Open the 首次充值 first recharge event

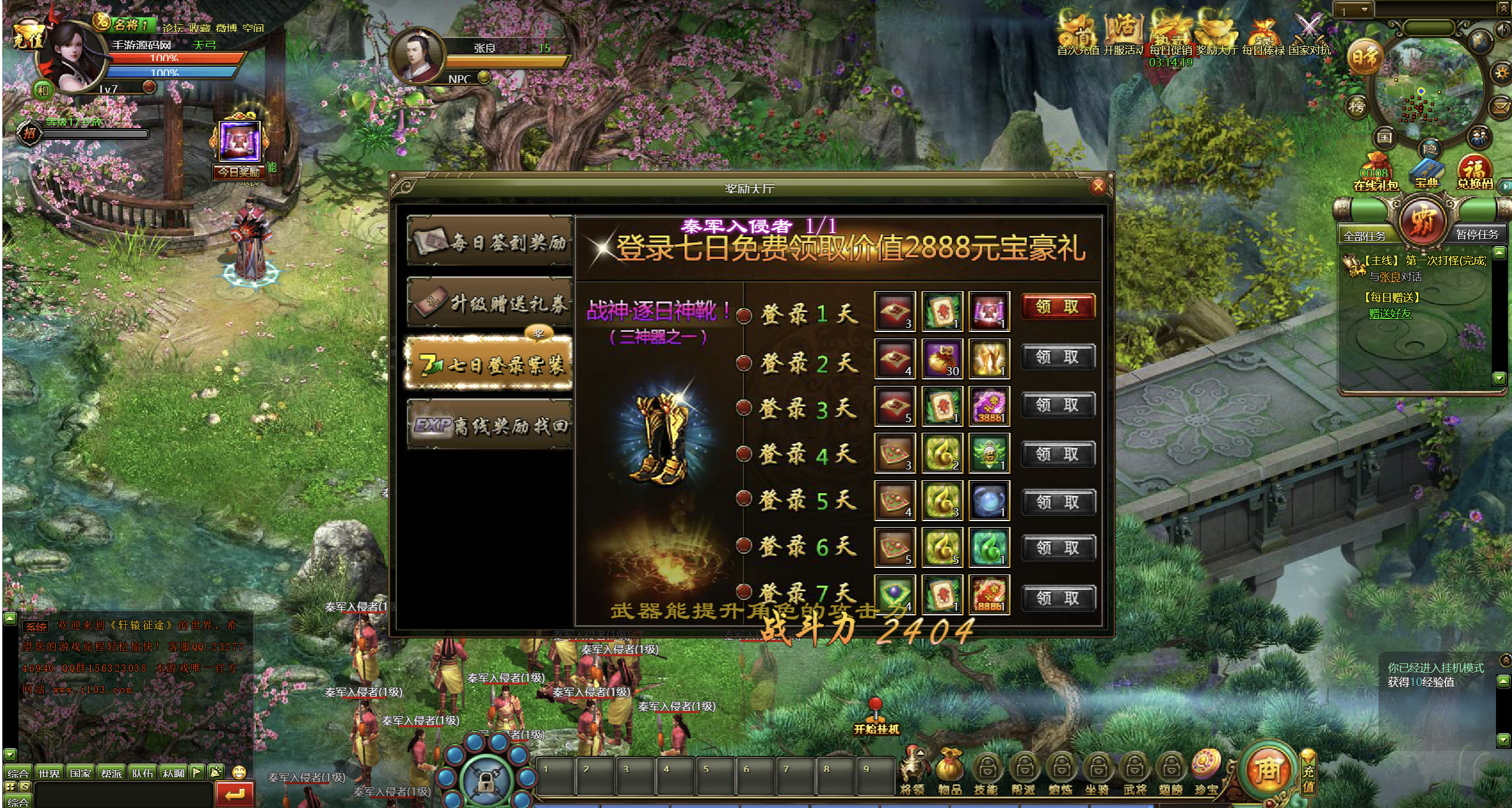pyautogui.click(x=1077, y=37)
